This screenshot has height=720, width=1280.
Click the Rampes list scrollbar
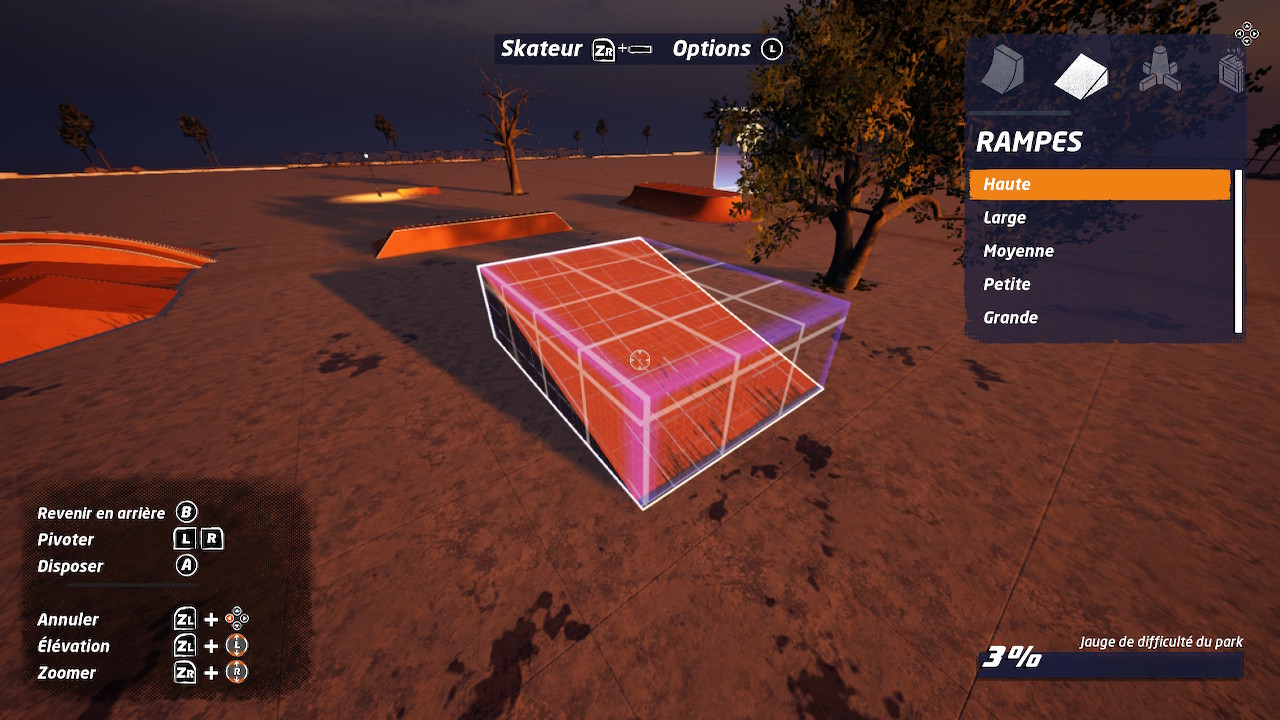pyautogui.click(x=1238, y=251)
